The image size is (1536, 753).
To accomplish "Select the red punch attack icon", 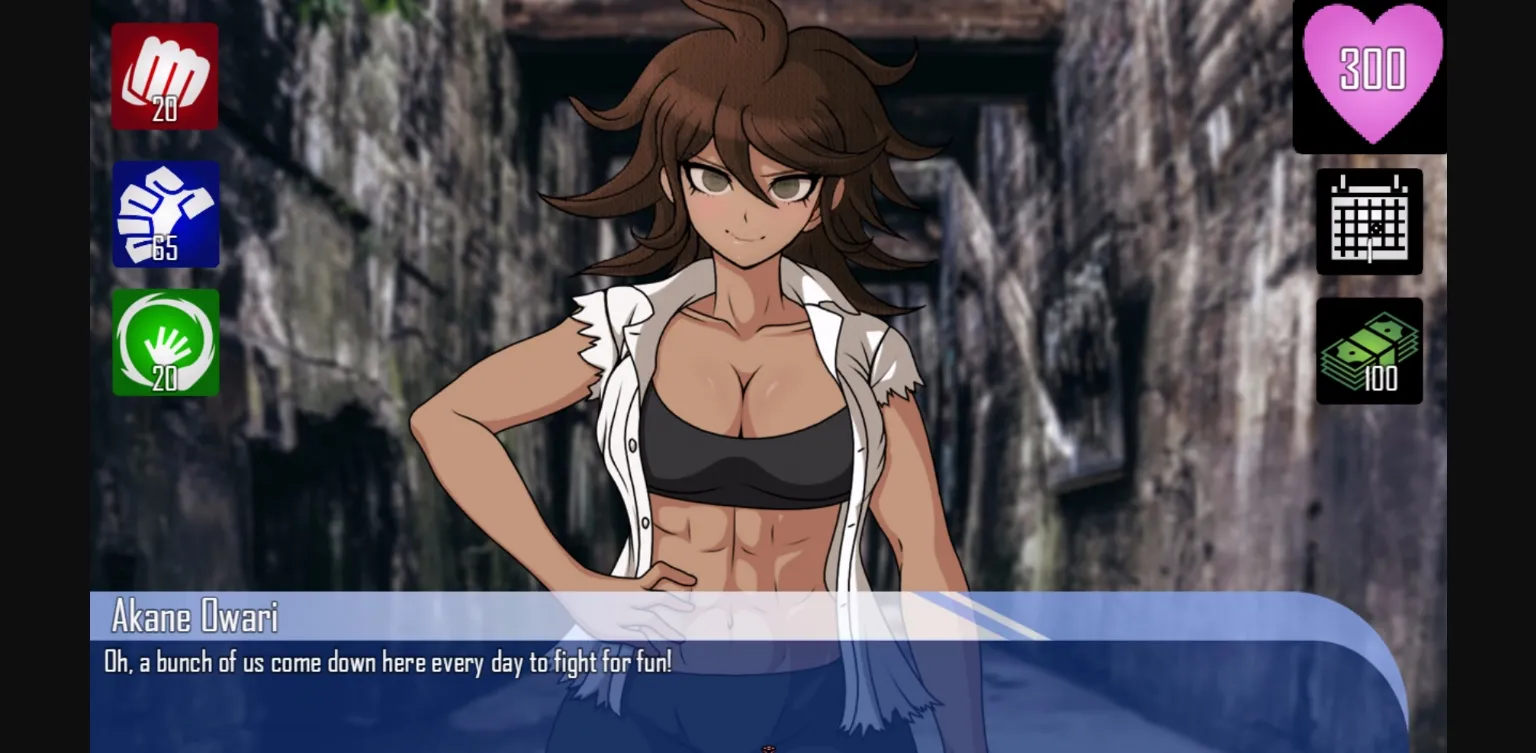I will (165, 76).
